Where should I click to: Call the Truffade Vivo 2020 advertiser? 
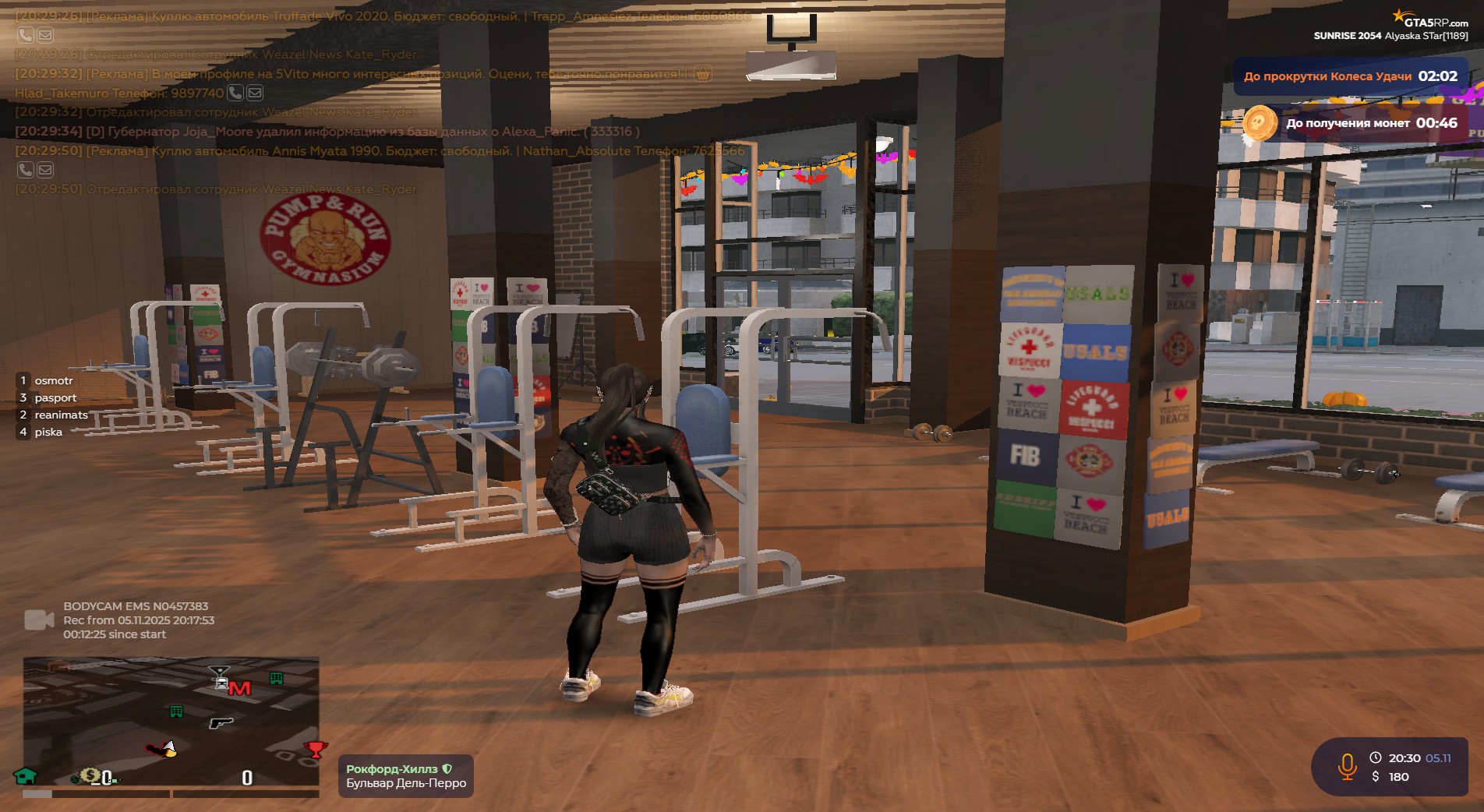(x=26, y=35)
